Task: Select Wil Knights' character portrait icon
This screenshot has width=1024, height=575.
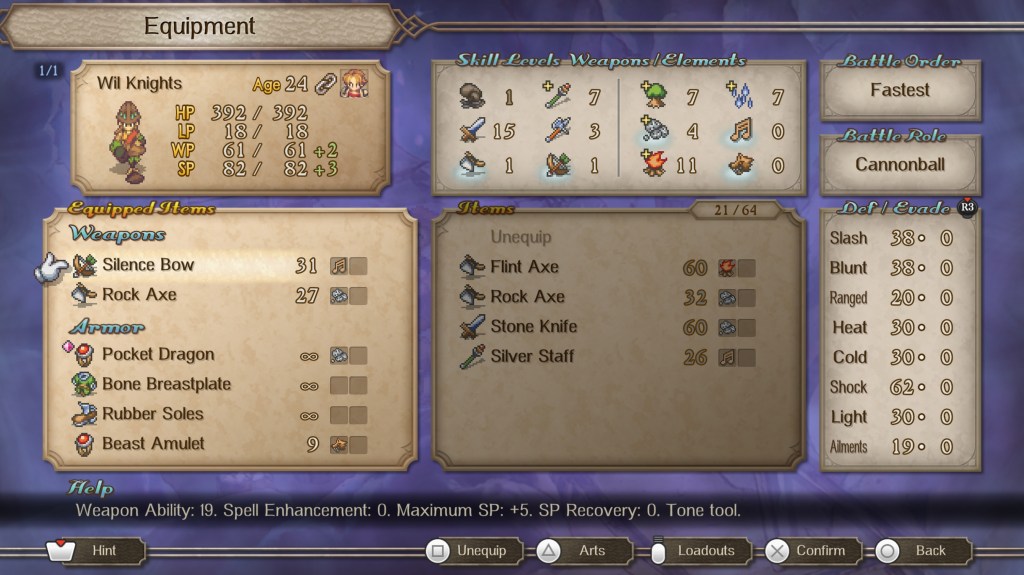Action: pyautogui.click(x=353, y=83)
